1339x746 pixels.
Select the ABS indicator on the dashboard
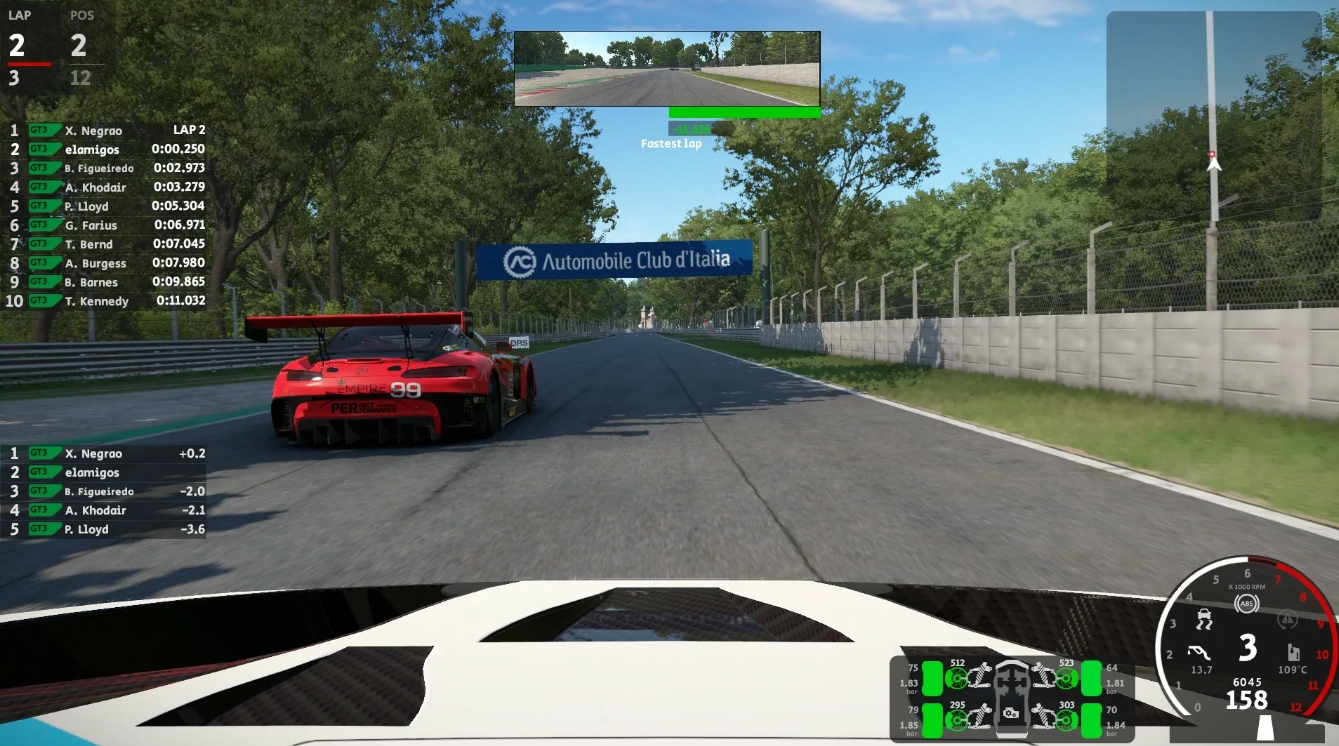1247,603
